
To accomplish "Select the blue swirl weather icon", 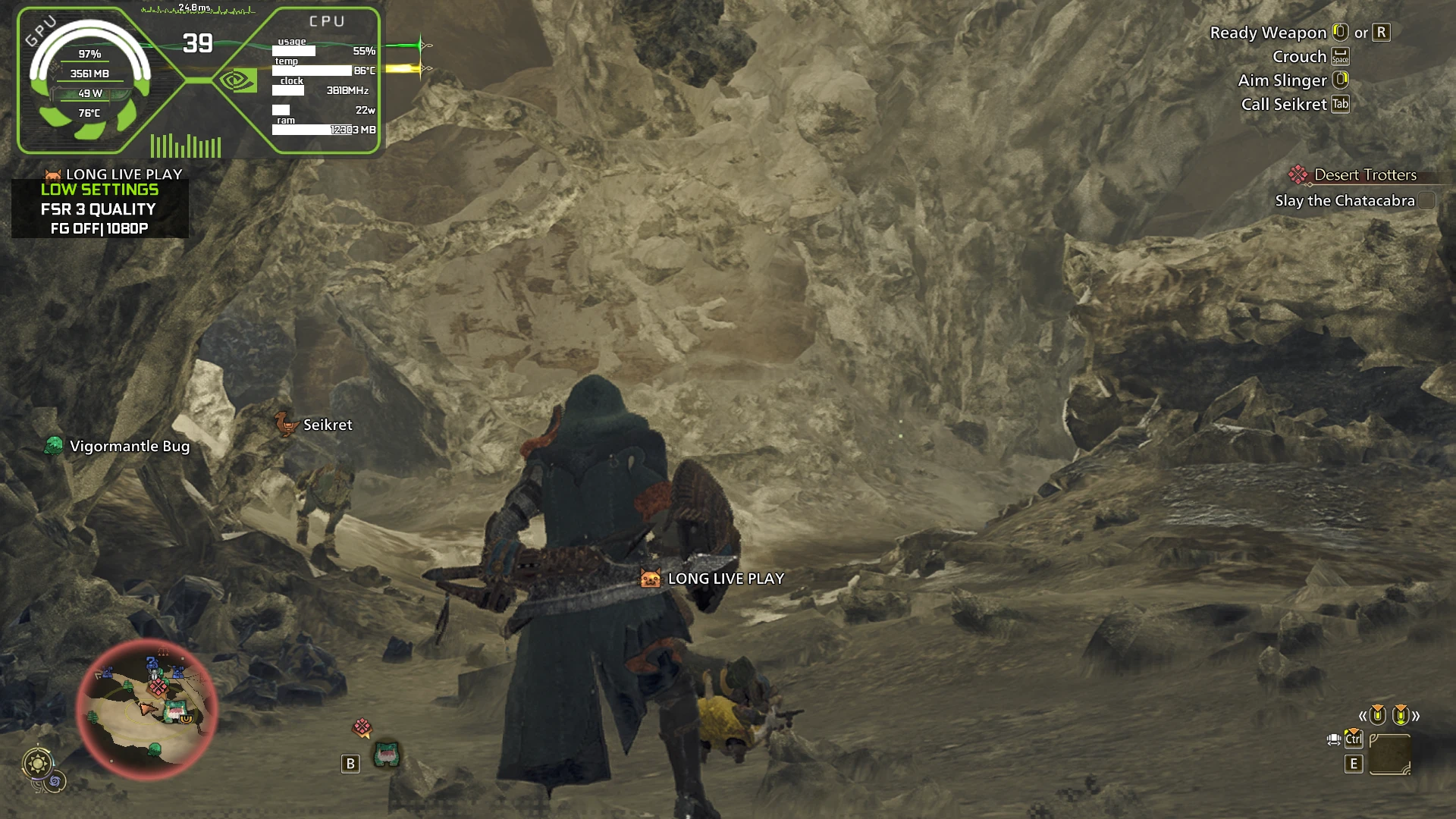I will tap(55, 781).
